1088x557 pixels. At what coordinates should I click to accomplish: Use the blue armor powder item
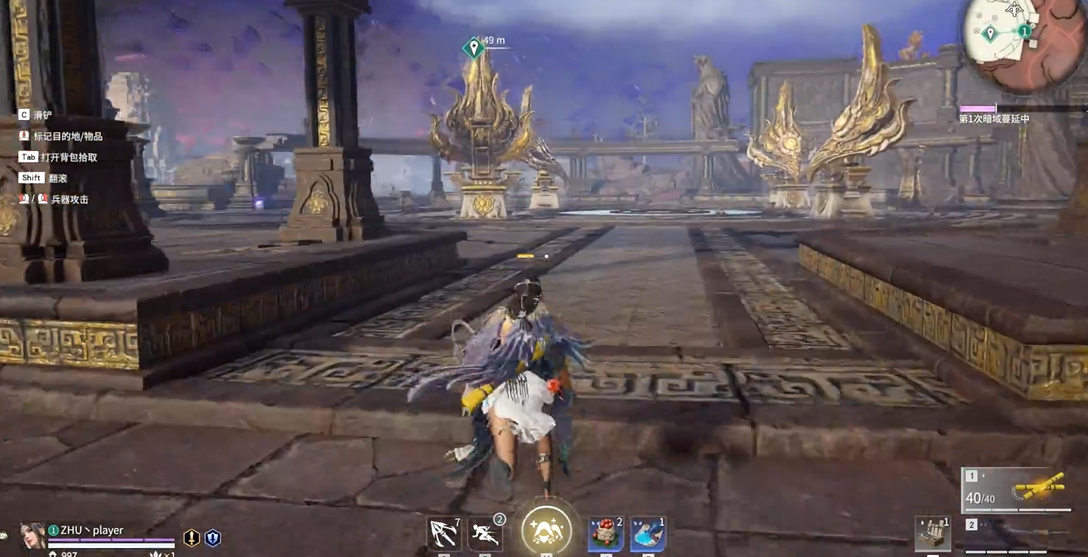pos(647,533)
